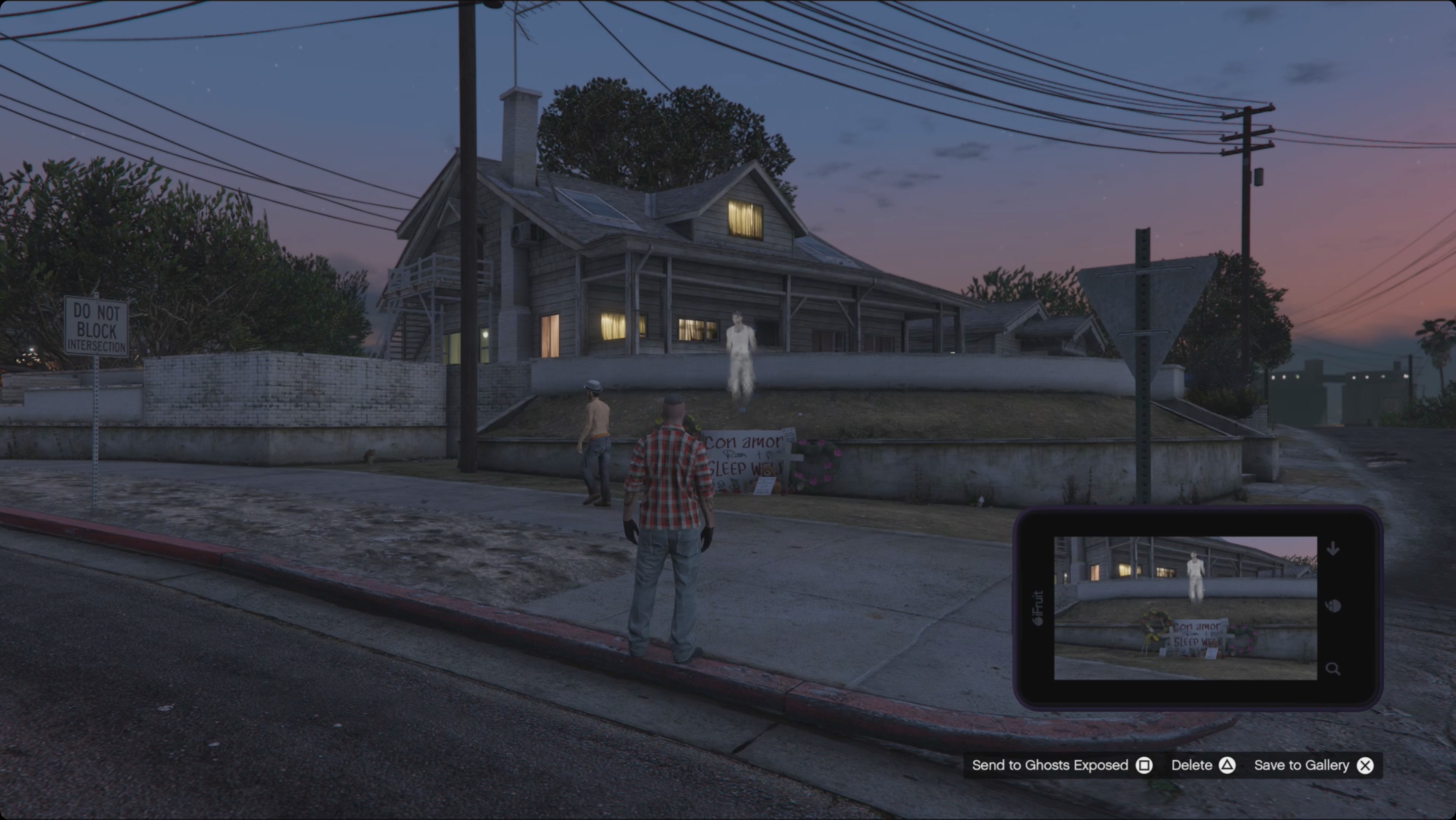Click the cat sitting by the white wall
Viewport: 1456px width, 820px height.
pos(370,458)
